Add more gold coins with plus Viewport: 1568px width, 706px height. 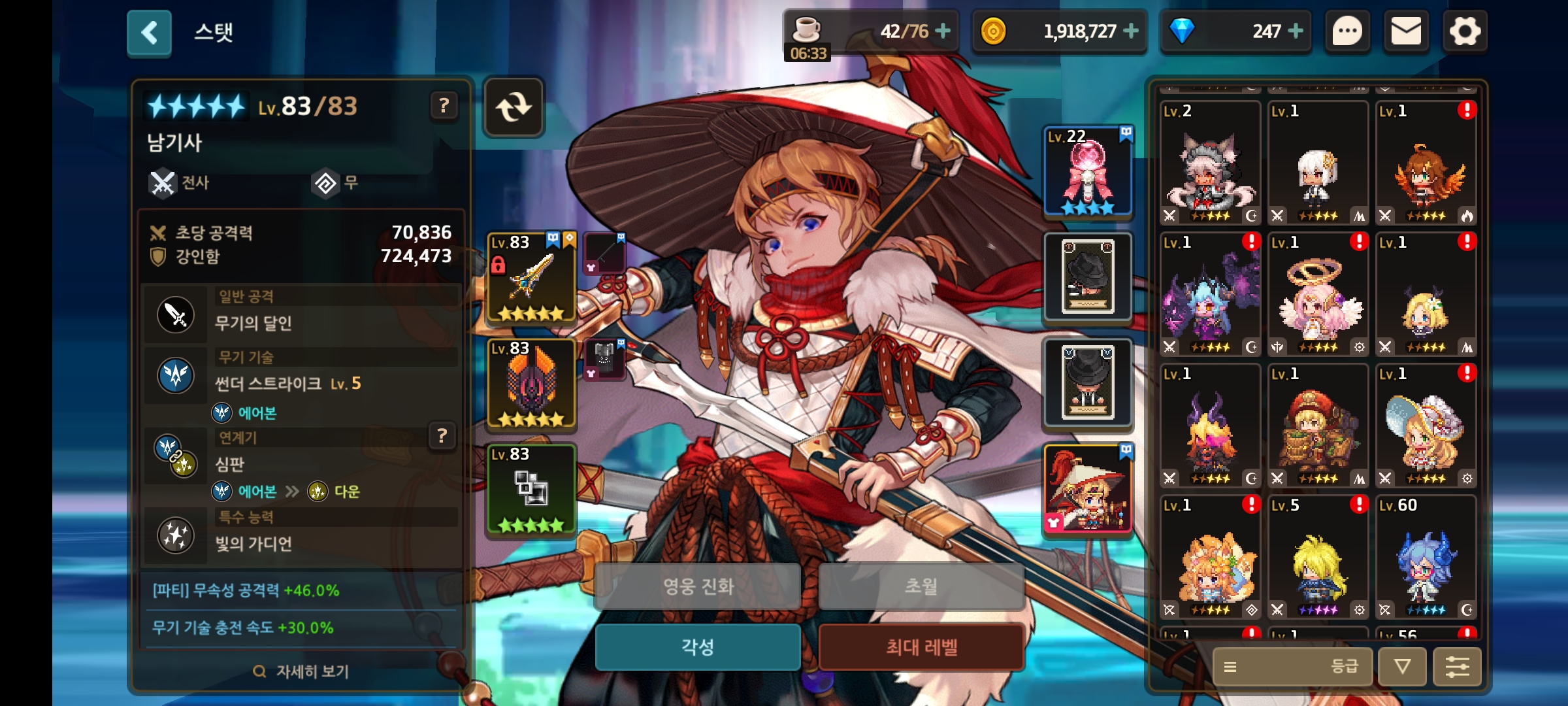(x=1131, y=31)
